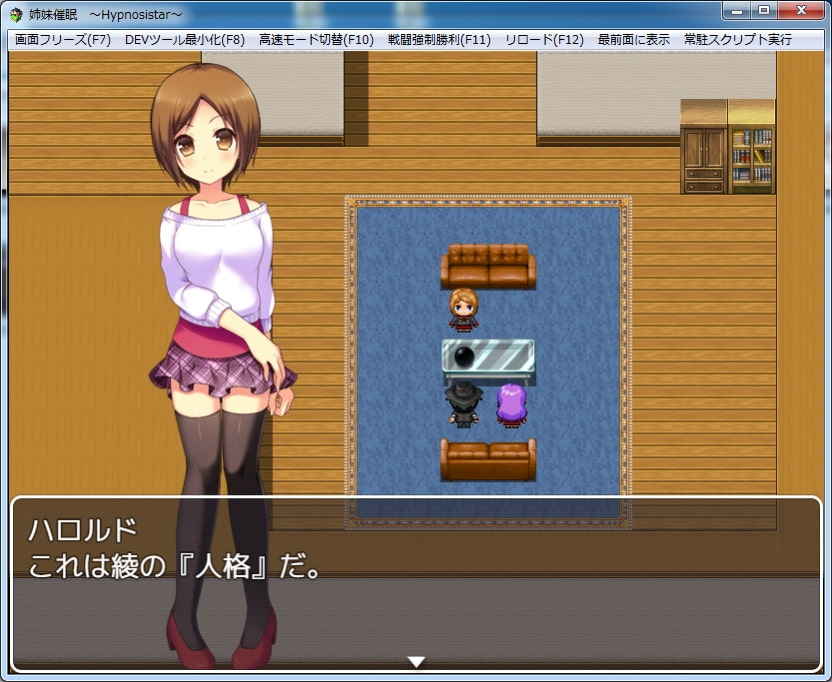Click 最前面に表示 menu item
Screen dimensions: 832x682
(633, 40)
